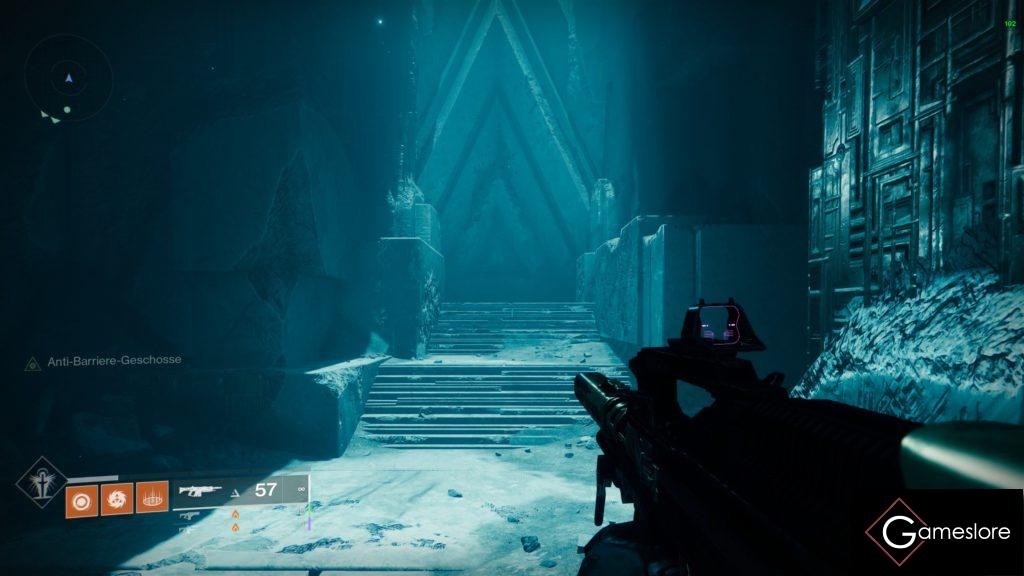The height and width of the screenshot is (576, 1024).
Task: Trigger the swirling melee ability icon
Action: pyautogui.click(x=116, y=497)
